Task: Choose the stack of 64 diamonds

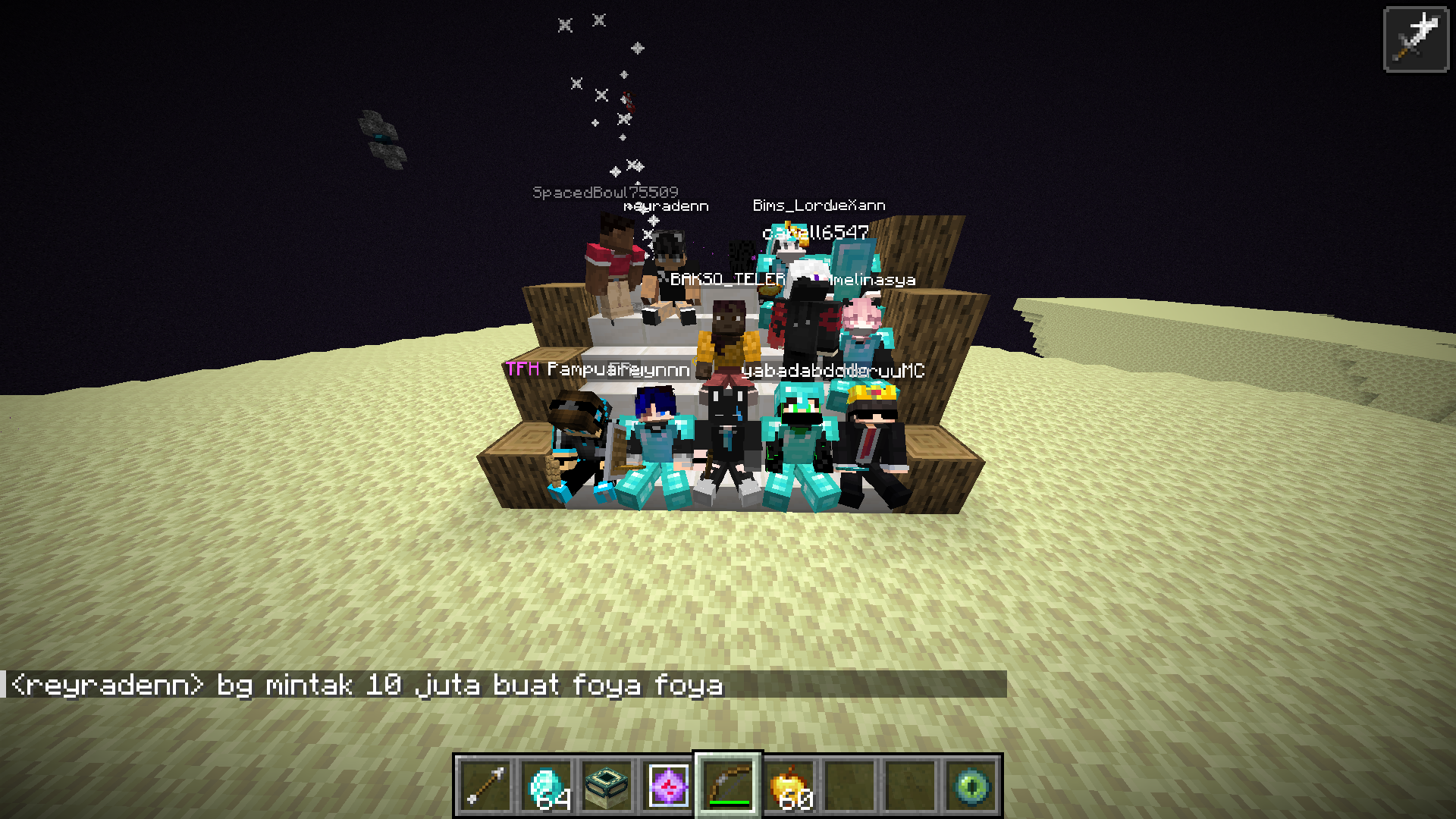Action: click(x=546, y=786)
